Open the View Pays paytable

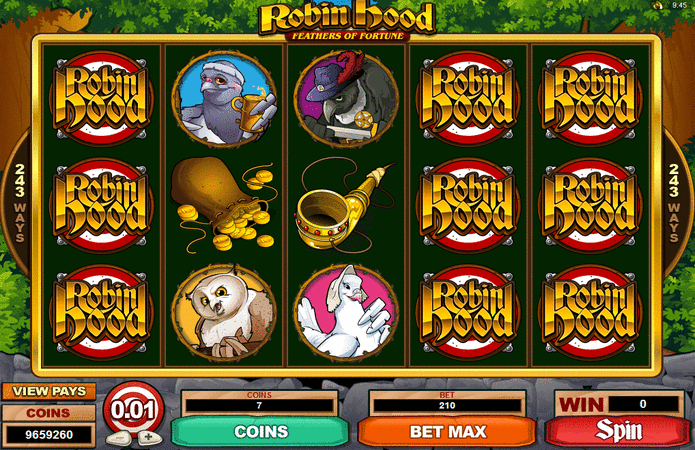tap(48, 391)
